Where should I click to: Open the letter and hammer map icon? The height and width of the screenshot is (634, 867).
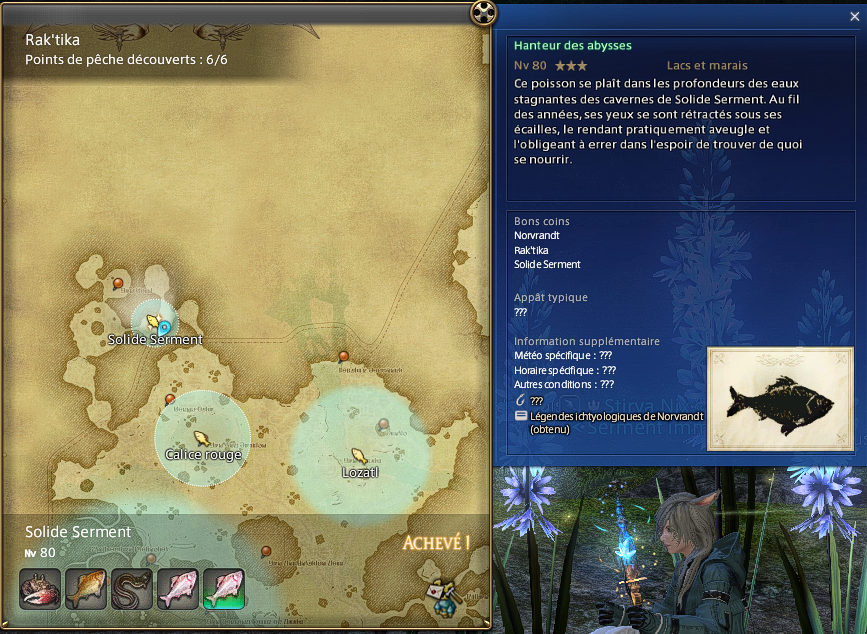(440, 594)
